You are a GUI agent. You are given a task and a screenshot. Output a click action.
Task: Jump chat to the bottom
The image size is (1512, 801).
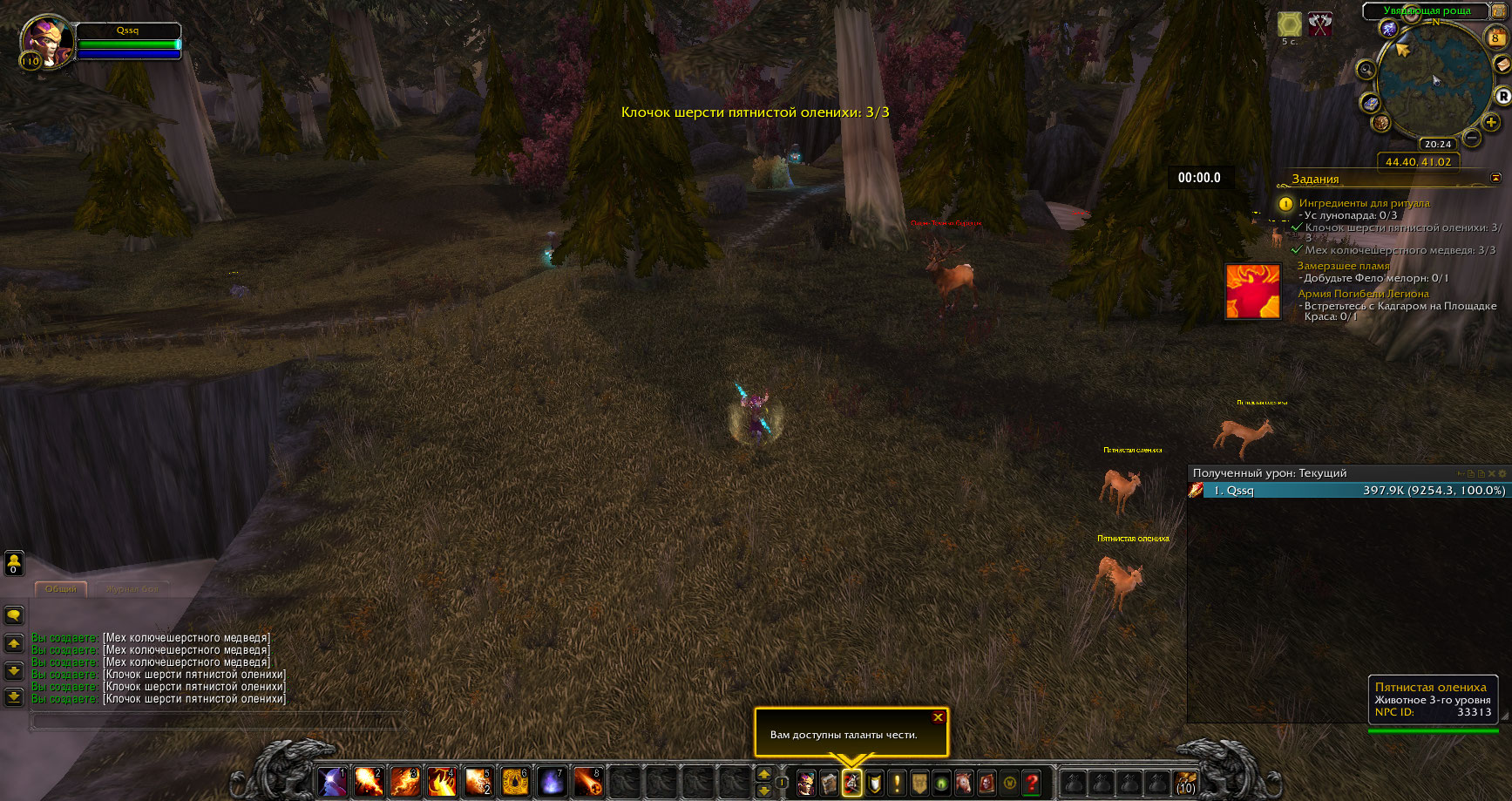(14, 696)
